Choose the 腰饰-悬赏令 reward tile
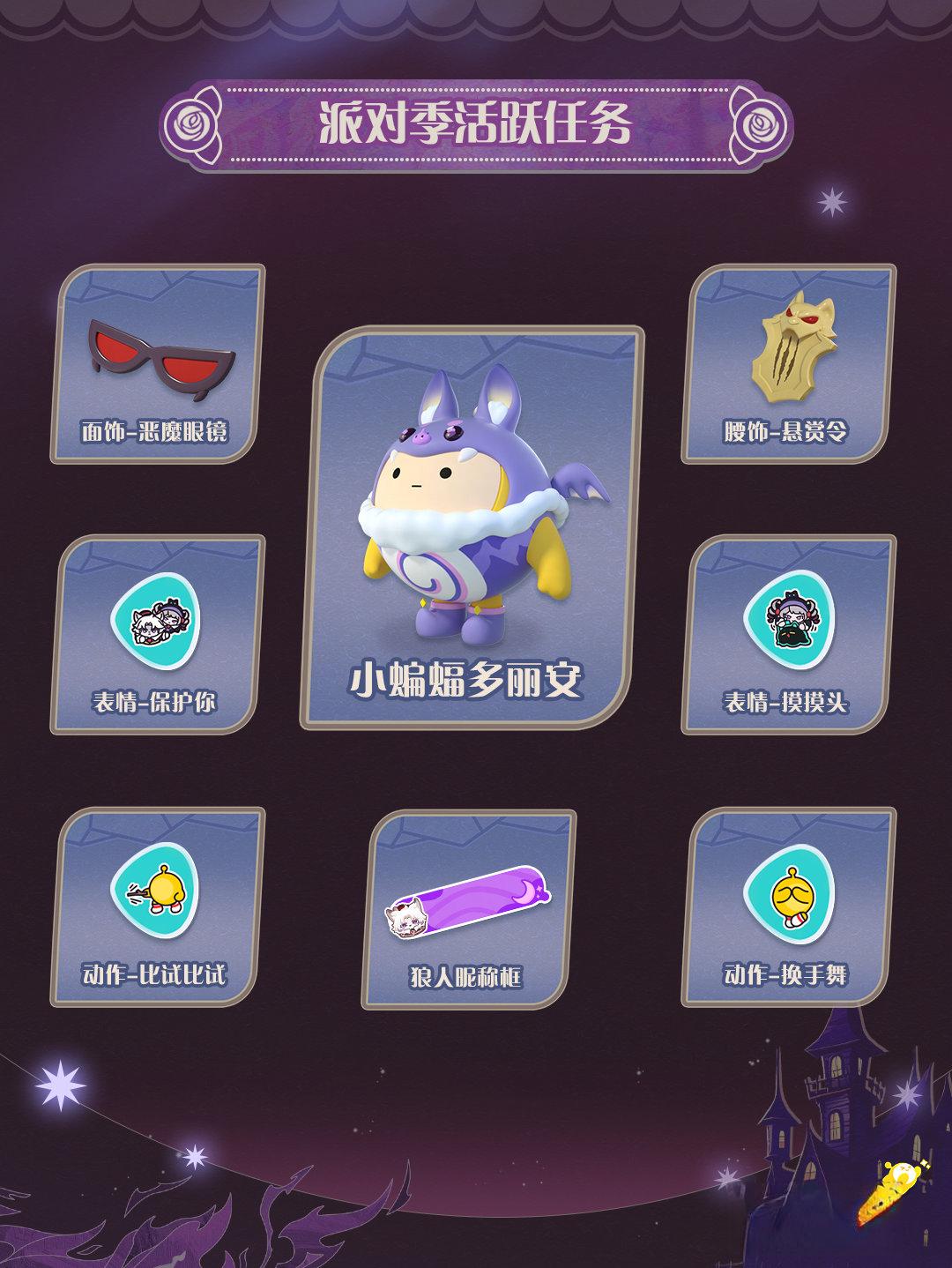Viewport: 952px width, 1268px height. pyautogui.click(x=789, y=363)
